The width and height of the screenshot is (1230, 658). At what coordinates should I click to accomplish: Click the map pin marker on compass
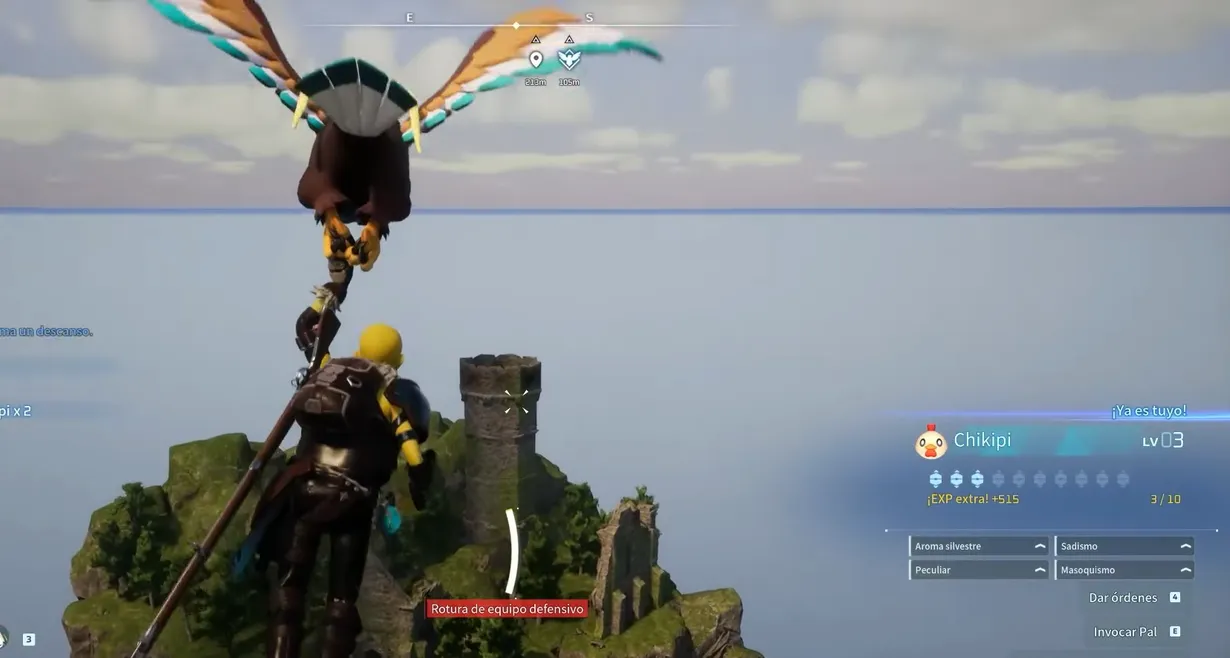[x=536, y=60]
